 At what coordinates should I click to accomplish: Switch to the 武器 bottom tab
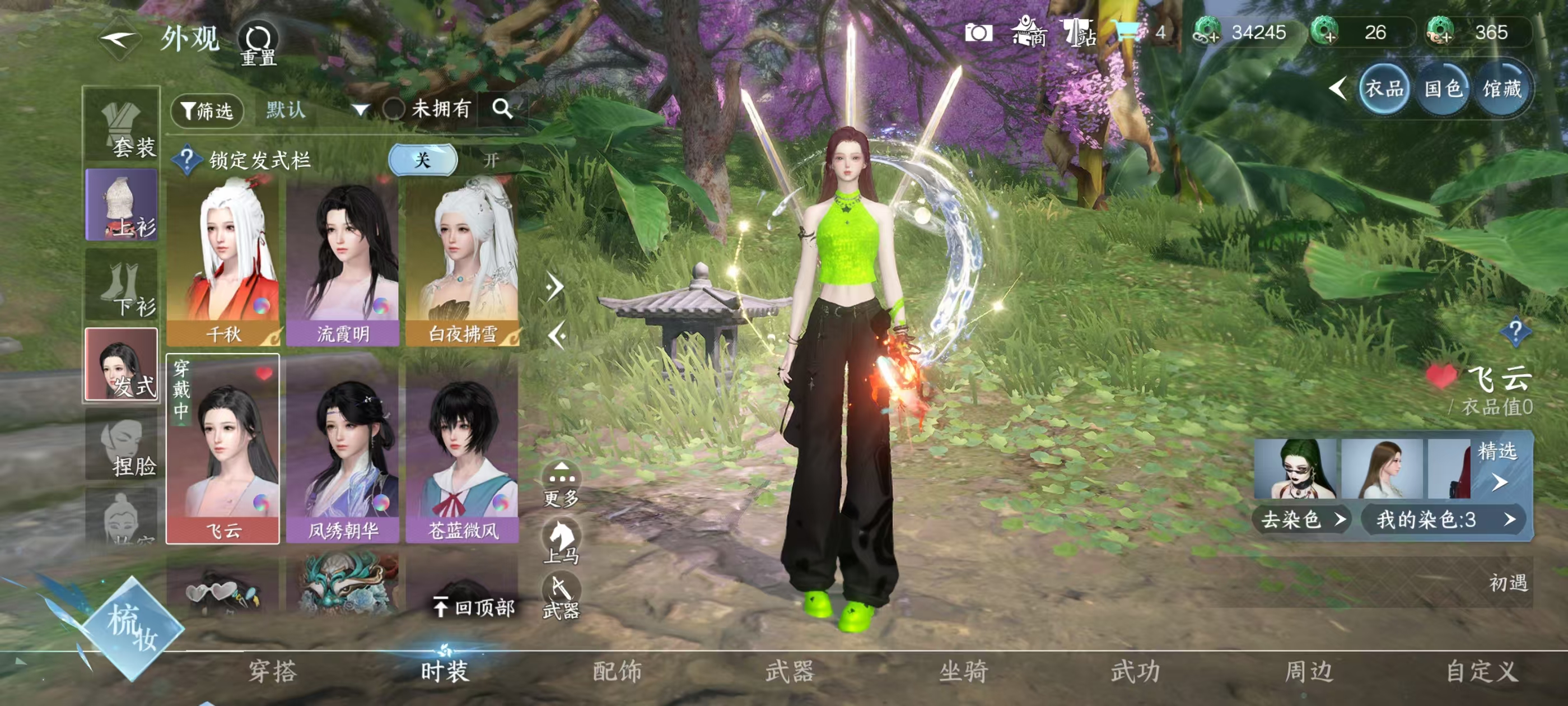click(x=790, y=671)
